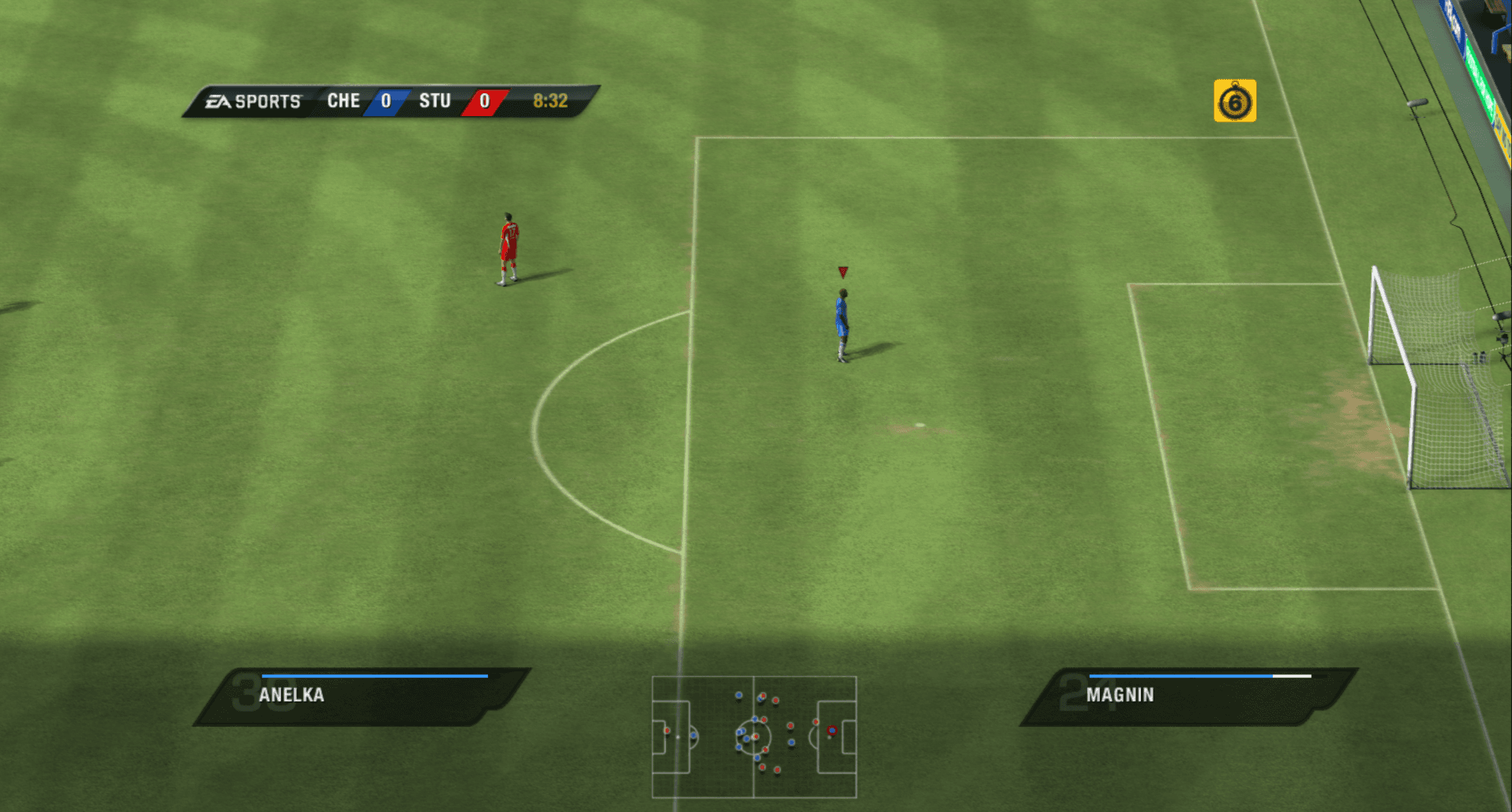Toggle the red-highlighted Stuttgart score box
Screen dimensions: 1512x812
click(x=483, y=101)
